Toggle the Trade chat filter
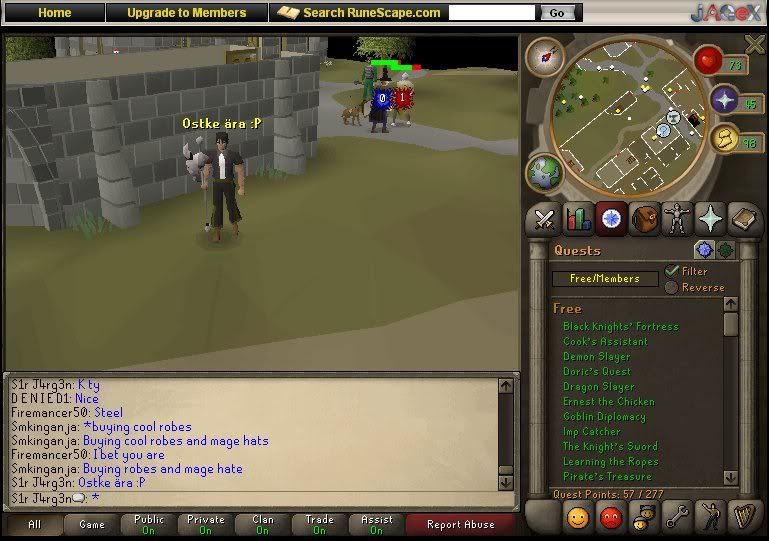769x541 pixels. (x=320, y=524)
